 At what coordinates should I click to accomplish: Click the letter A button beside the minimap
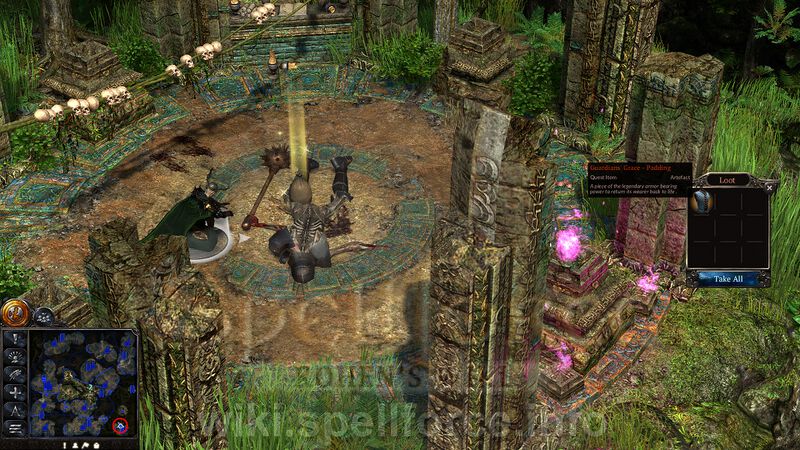click(x=15, y=410)
